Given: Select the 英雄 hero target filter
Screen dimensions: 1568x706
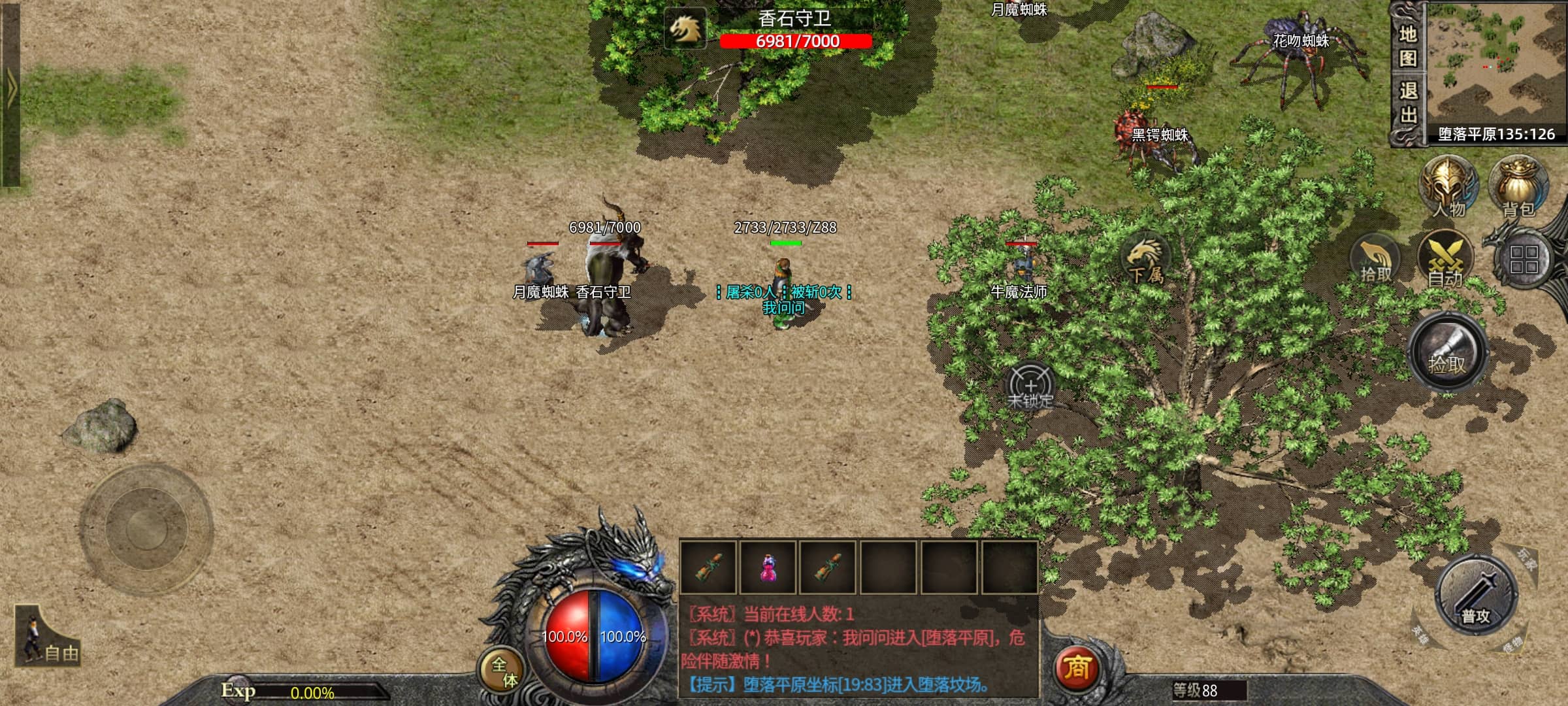Looking at the screenshot, I should (x=1420, y=633).
